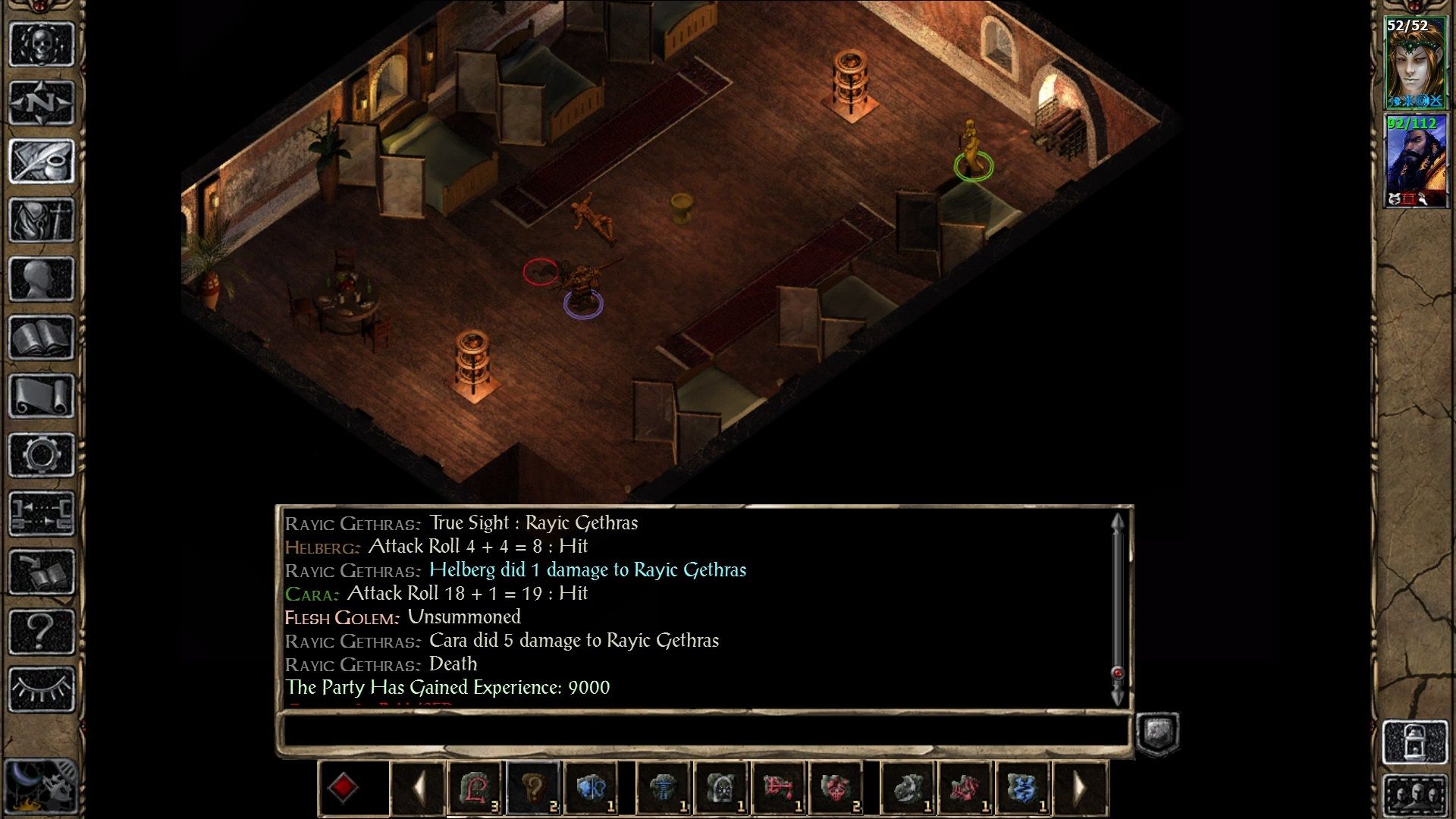Show next spells with the right arrow
1456x819 pixels.
tap(1080, 789)
